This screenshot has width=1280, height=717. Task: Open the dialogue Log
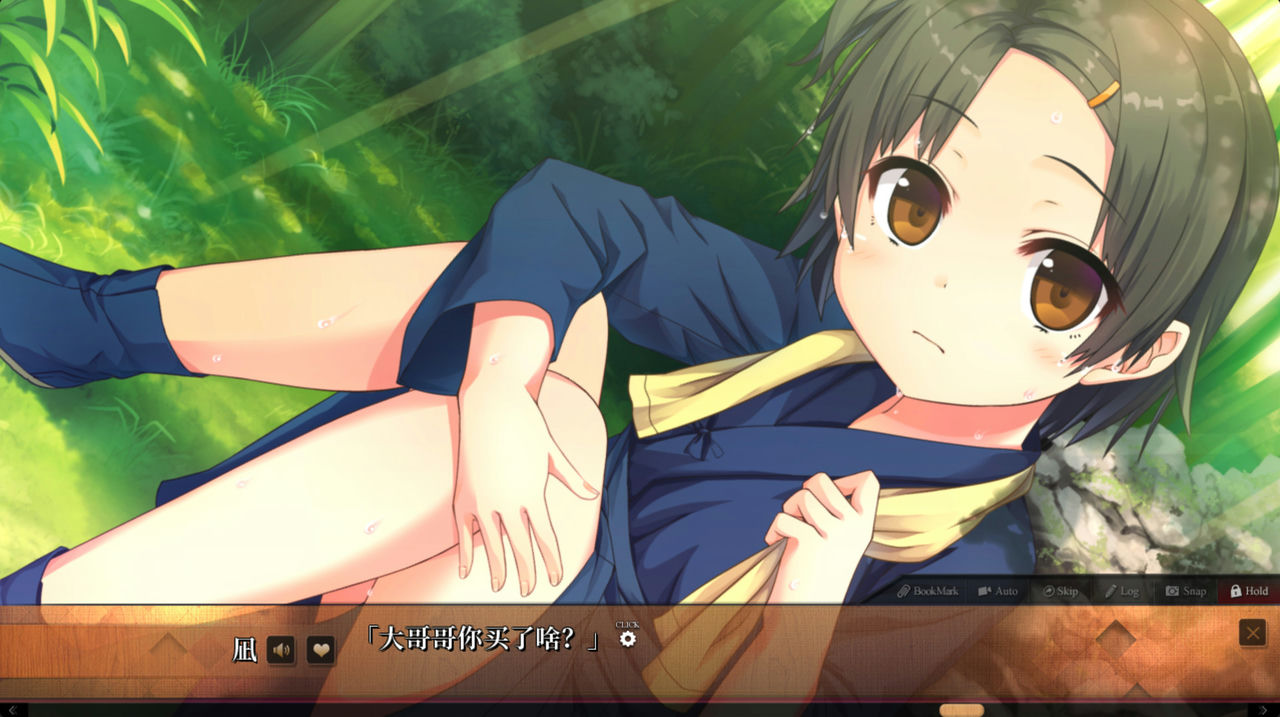tap(1122, 591)
